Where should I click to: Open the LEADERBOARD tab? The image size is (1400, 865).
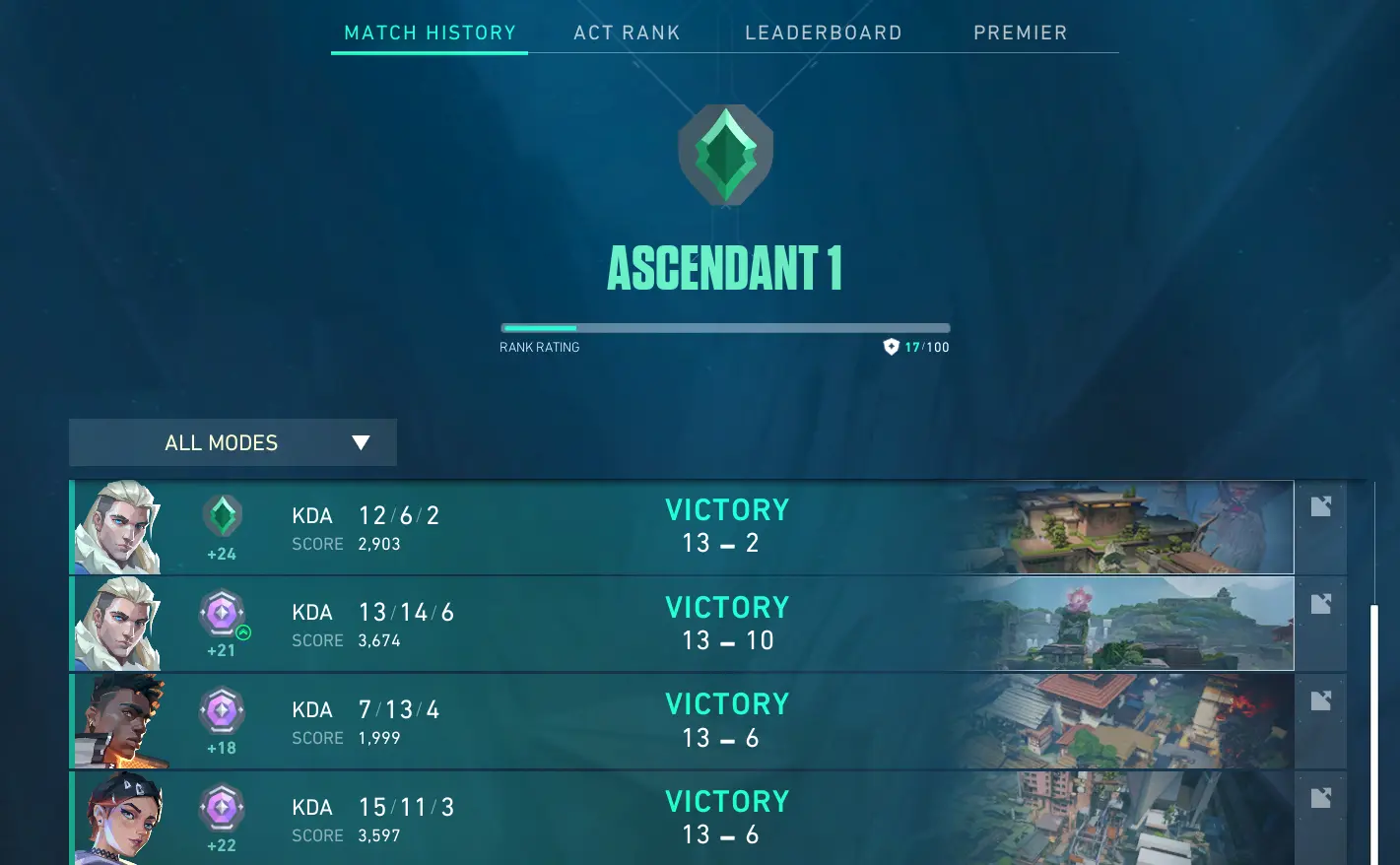coord(824,33)
